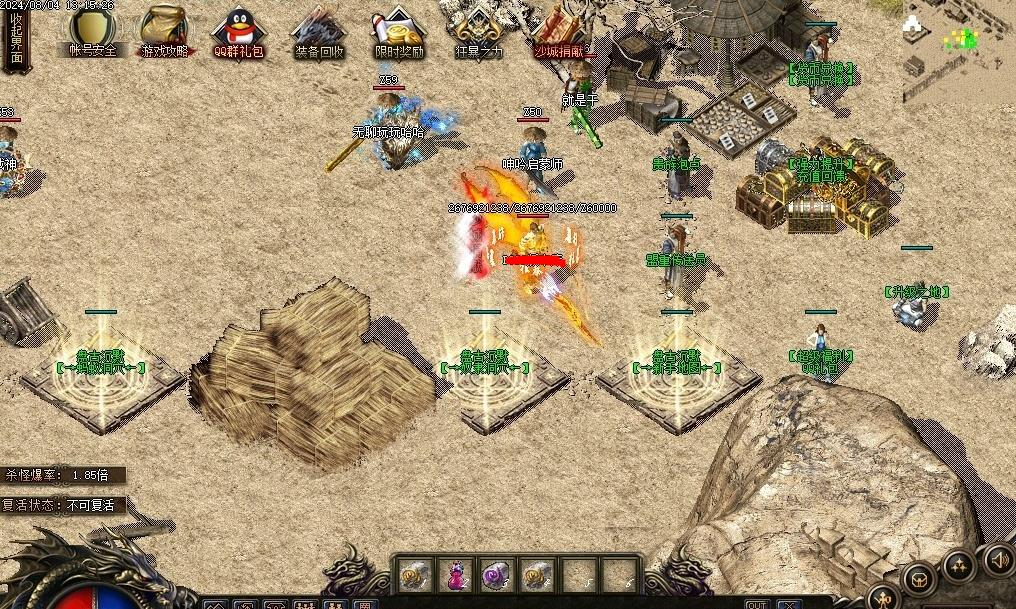Click the round three-triangle icon button

[958, 567]
